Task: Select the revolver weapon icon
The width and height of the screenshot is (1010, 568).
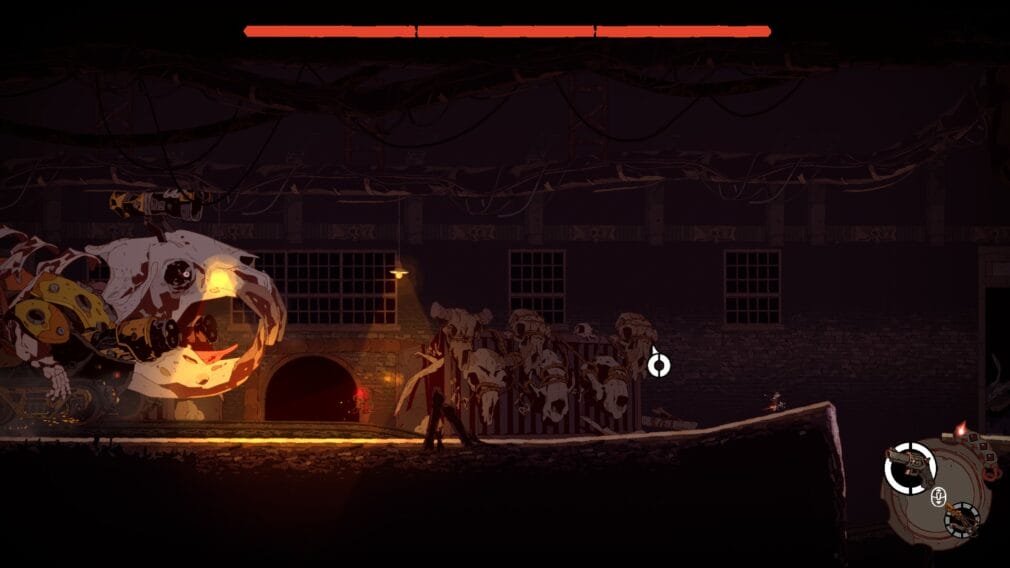Action: (910, 468)
